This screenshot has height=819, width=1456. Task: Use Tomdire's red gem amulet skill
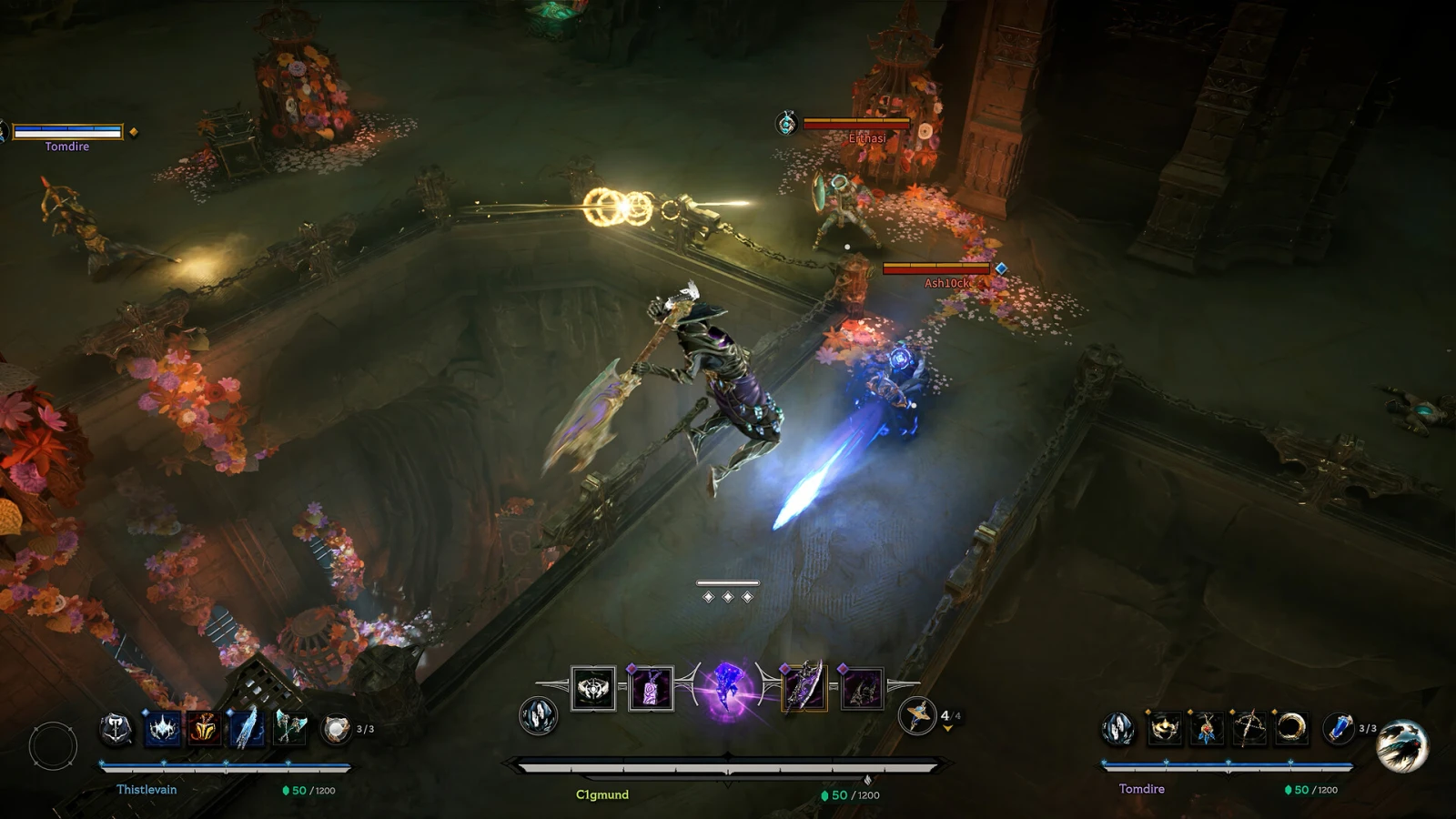(x=1207, y=728)
